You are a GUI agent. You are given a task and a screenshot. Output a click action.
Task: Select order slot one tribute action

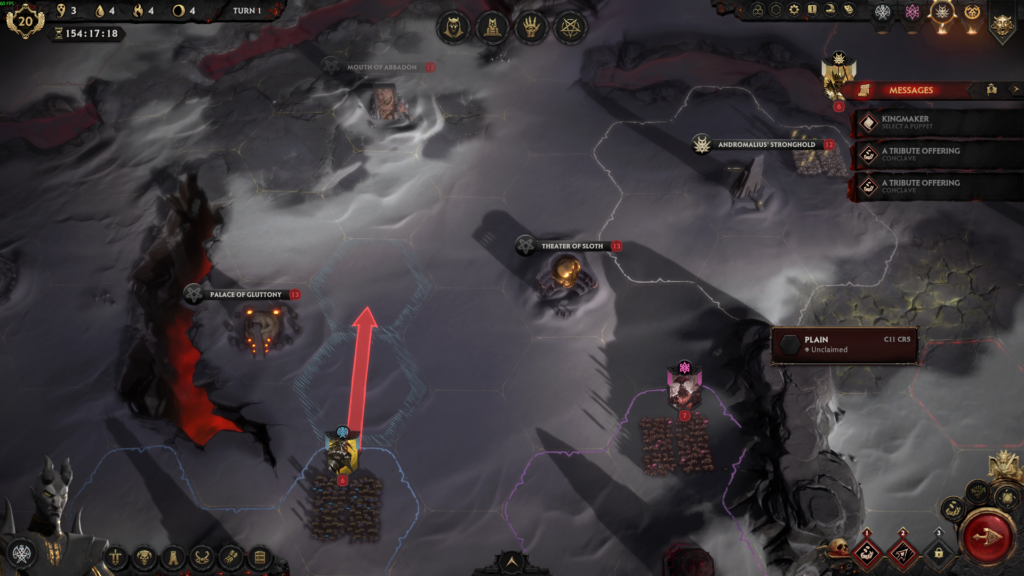[869, 551]
